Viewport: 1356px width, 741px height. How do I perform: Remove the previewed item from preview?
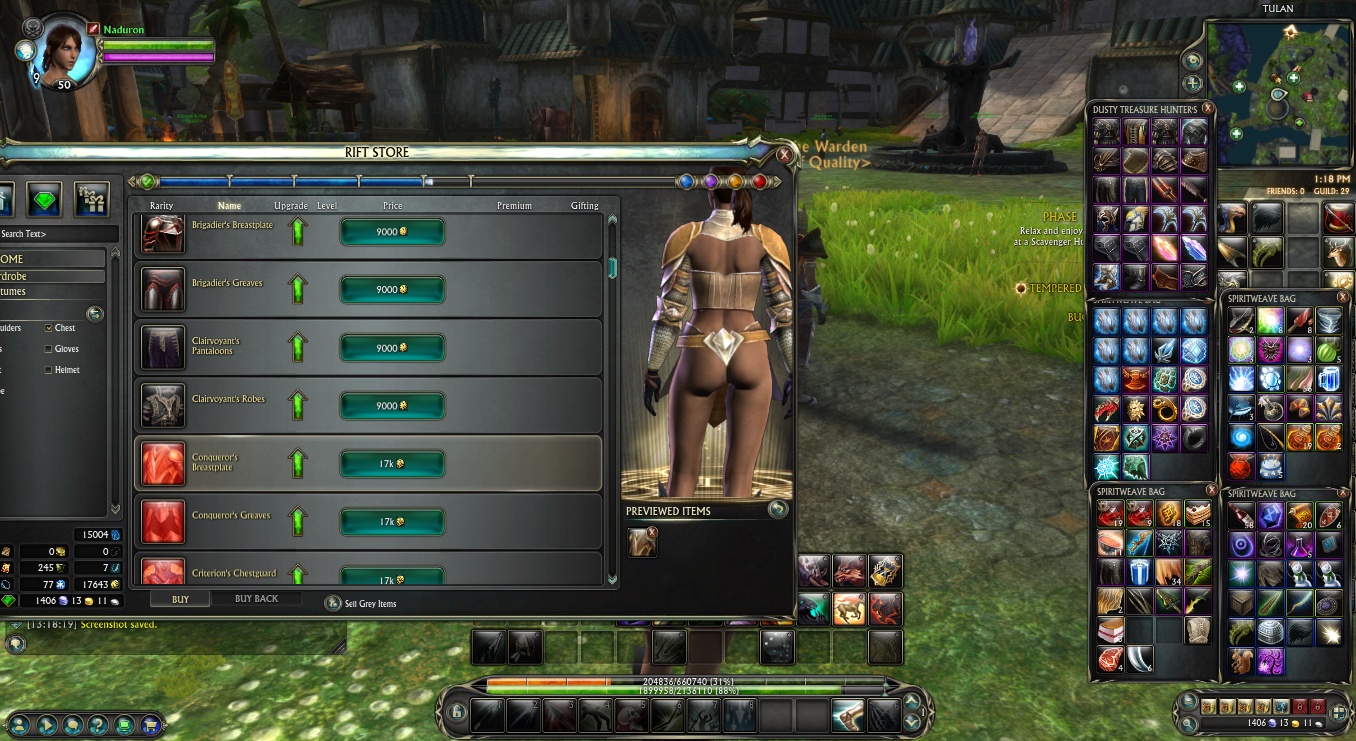(x=652, y=532)
